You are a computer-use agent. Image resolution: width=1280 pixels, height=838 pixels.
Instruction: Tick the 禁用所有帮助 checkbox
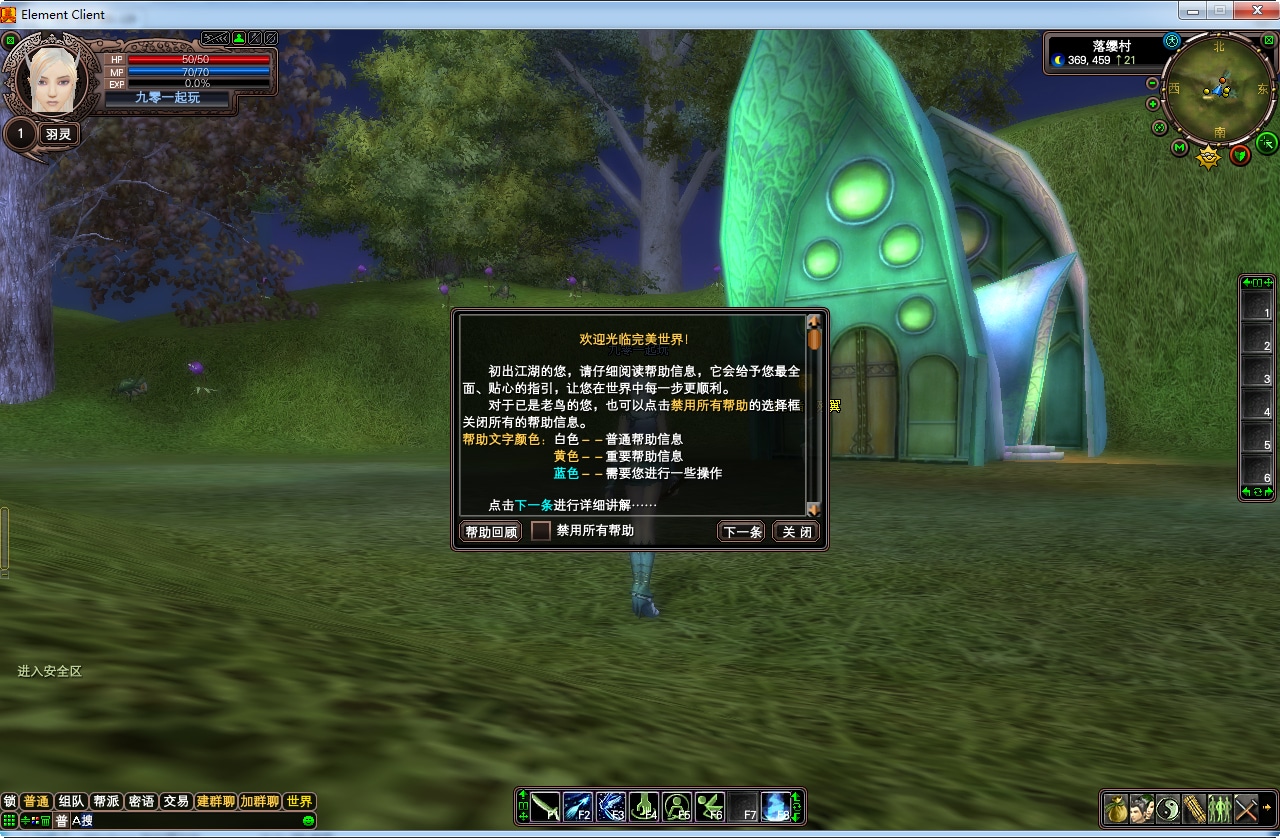pos(541,531)
